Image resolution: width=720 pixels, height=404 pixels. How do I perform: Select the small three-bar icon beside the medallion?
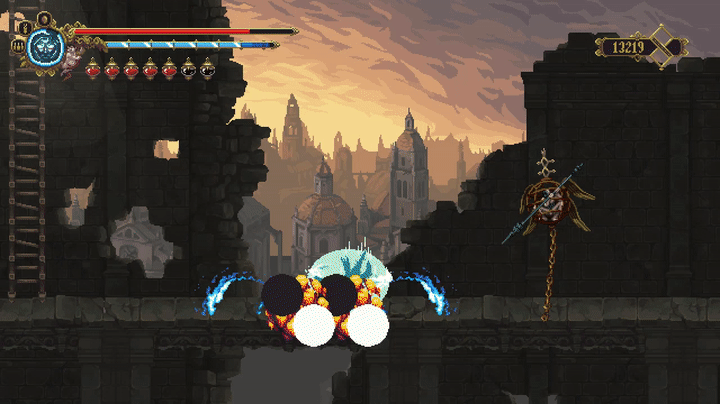click(18, 46)
